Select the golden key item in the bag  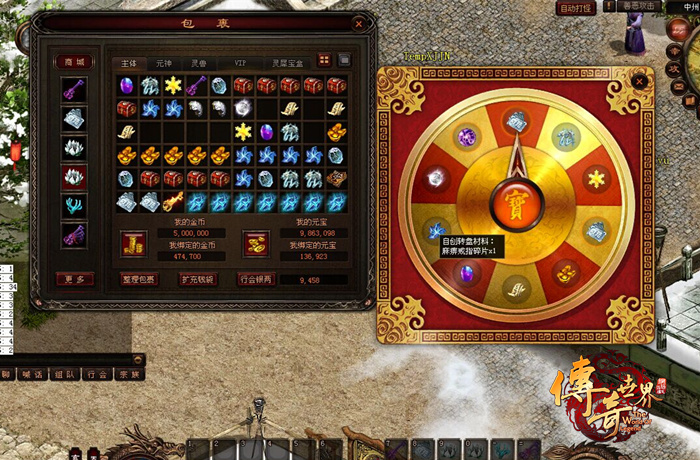tap(173, 202)
